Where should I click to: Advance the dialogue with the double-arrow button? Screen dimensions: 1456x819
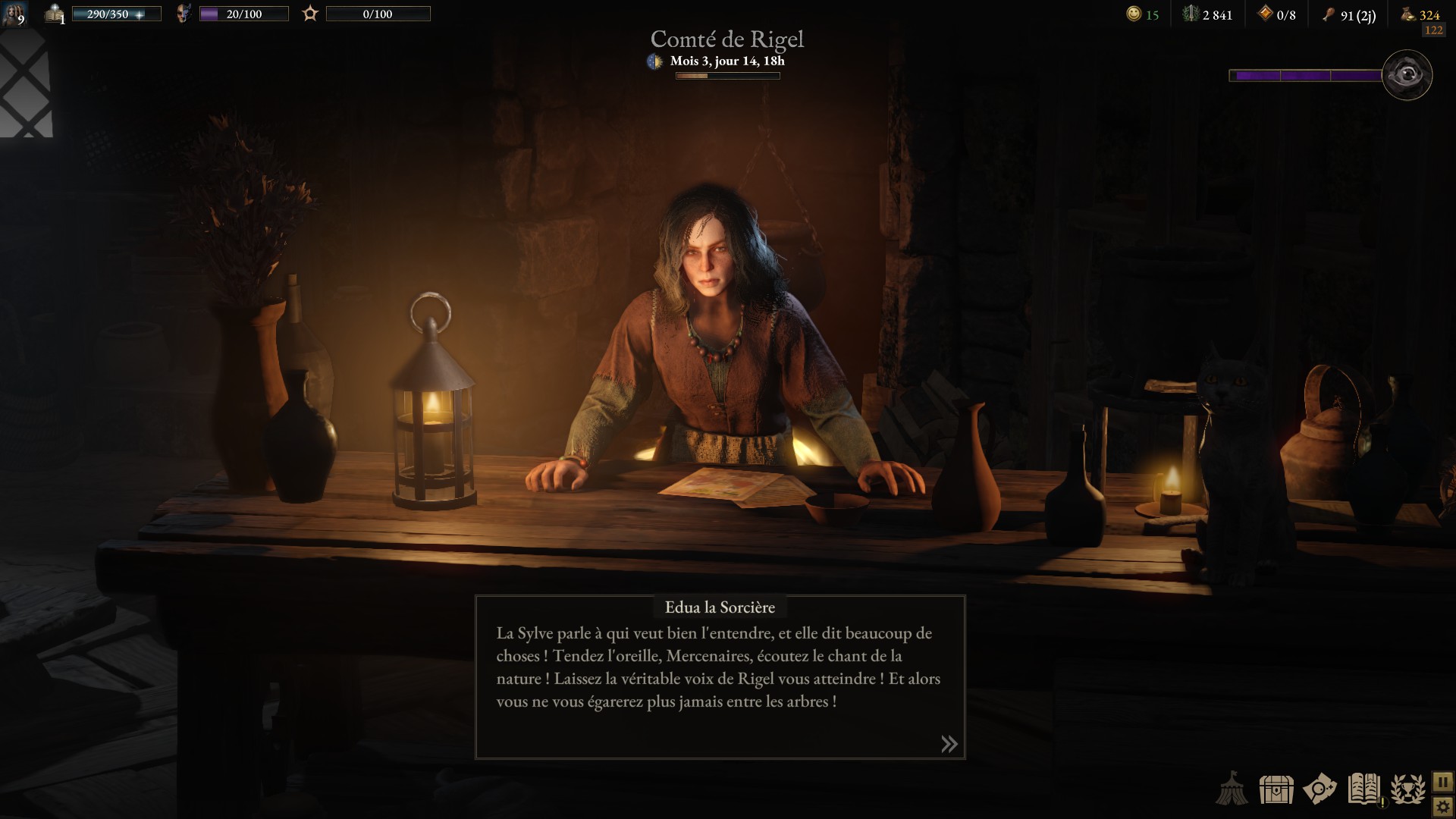949,744
